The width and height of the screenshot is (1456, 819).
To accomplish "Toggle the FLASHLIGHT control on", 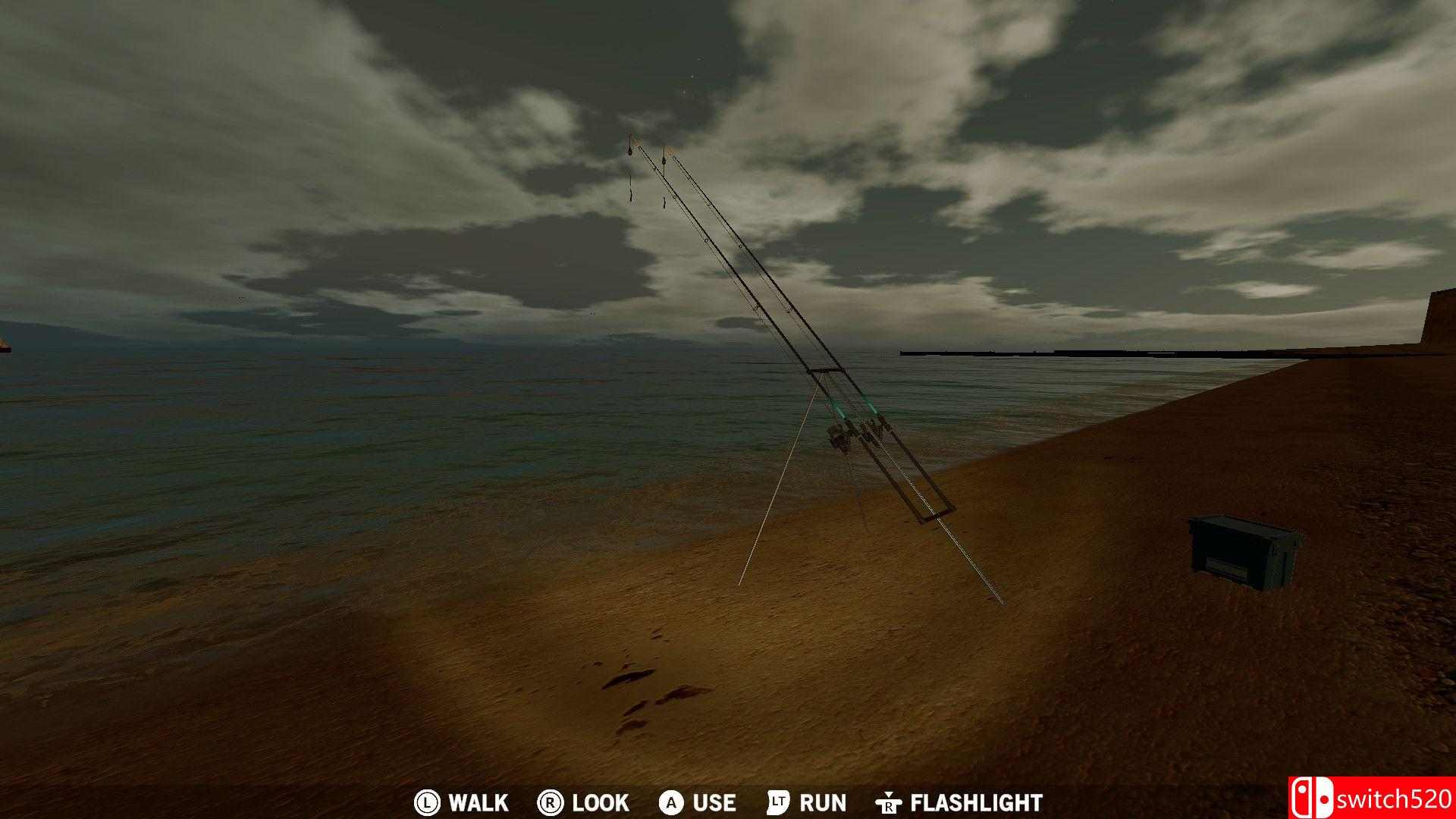I will [974, 802].
